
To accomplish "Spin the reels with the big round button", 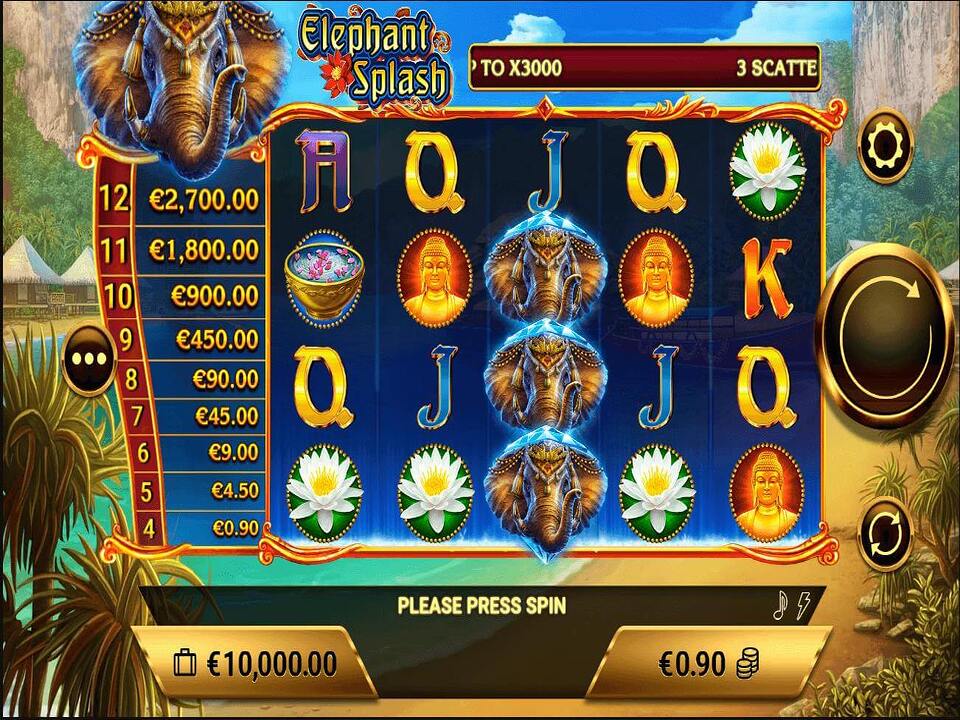I will tap(885, 336).
